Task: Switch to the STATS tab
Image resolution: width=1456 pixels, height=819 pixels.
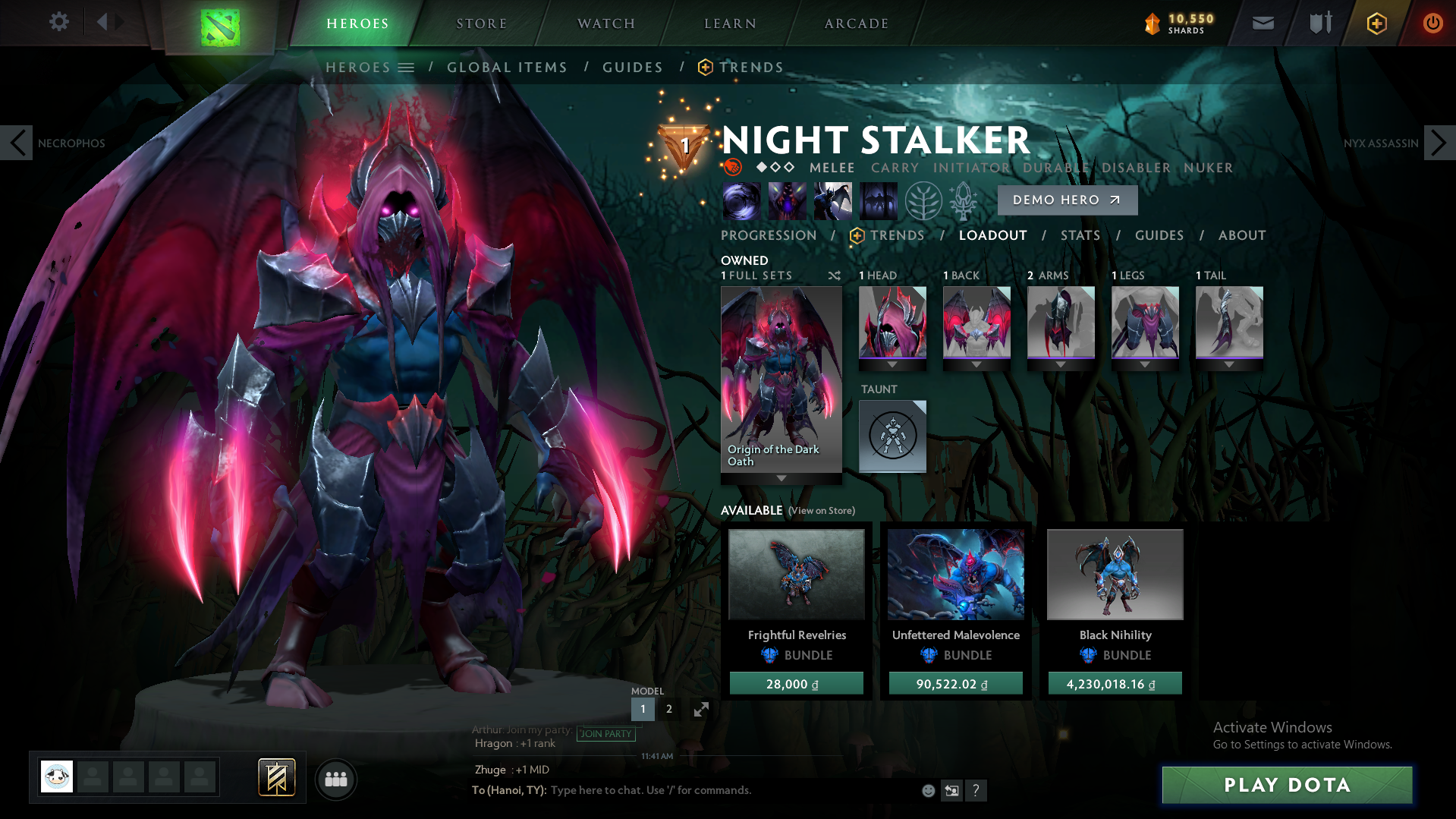Action: point(1080,235)
